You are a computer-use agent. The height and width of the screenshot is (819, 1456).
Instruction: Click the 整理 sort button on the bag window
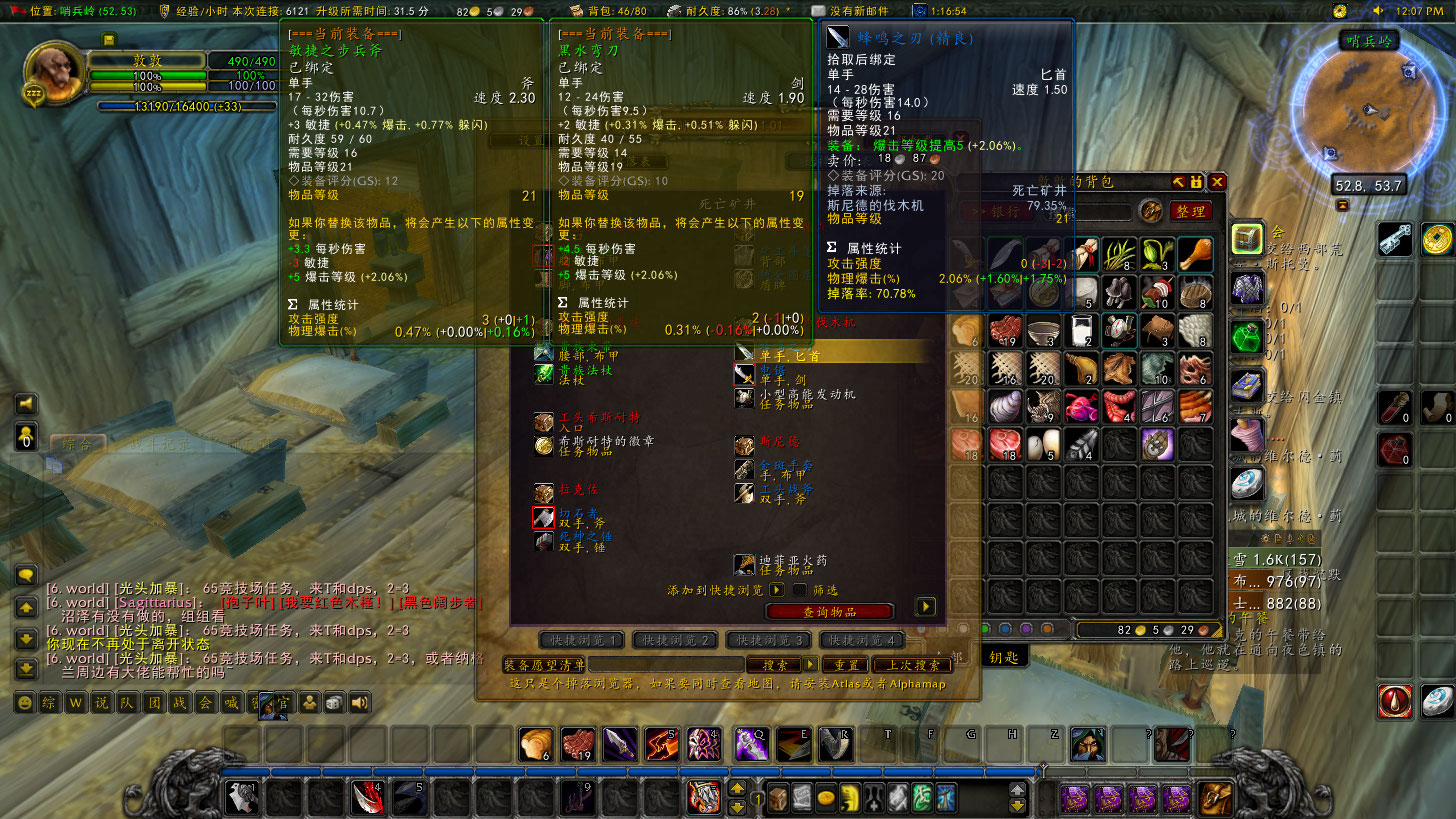(x=1191, y=211)
